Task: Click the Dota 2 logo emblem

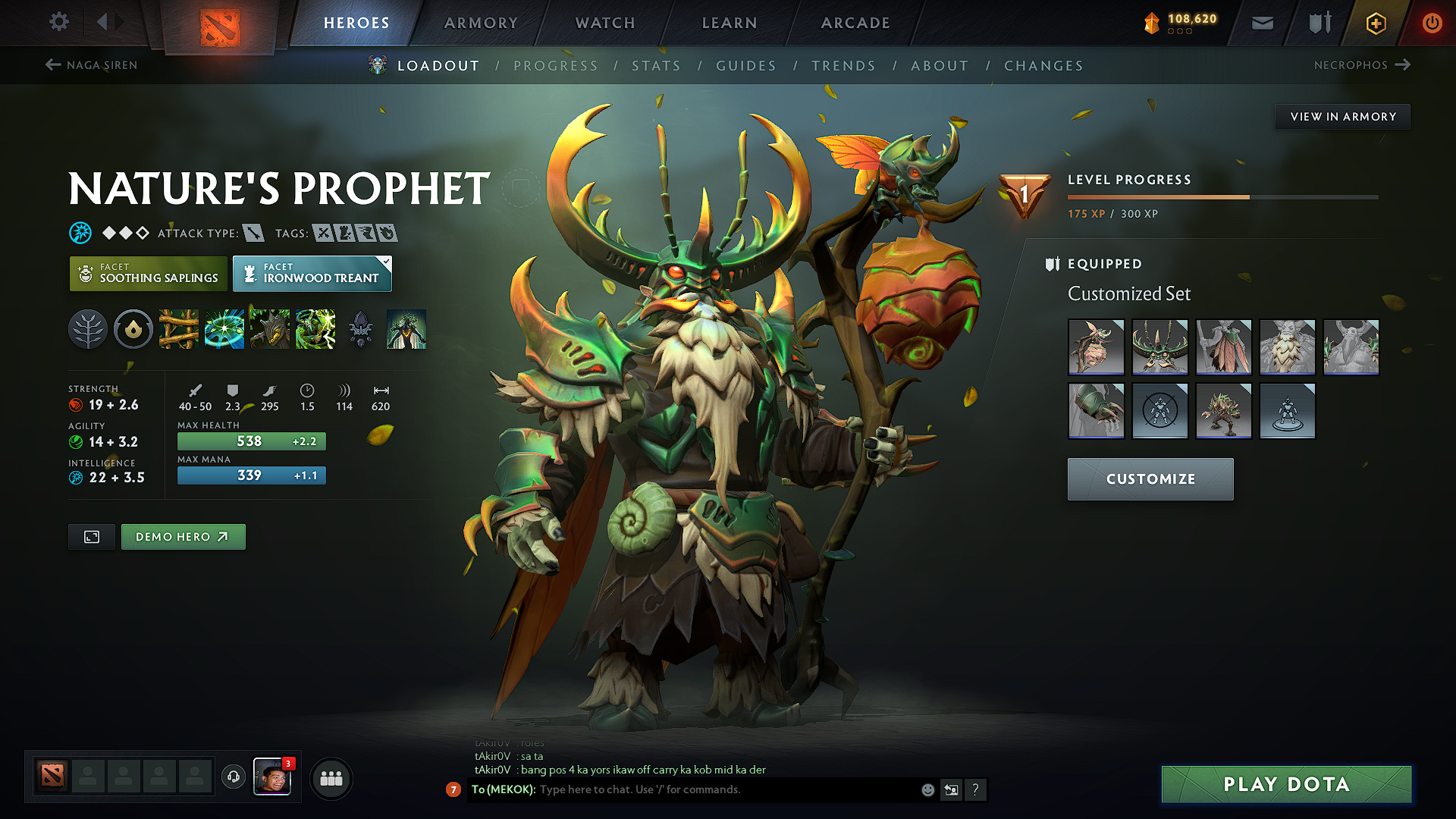Action: (219, 22)
